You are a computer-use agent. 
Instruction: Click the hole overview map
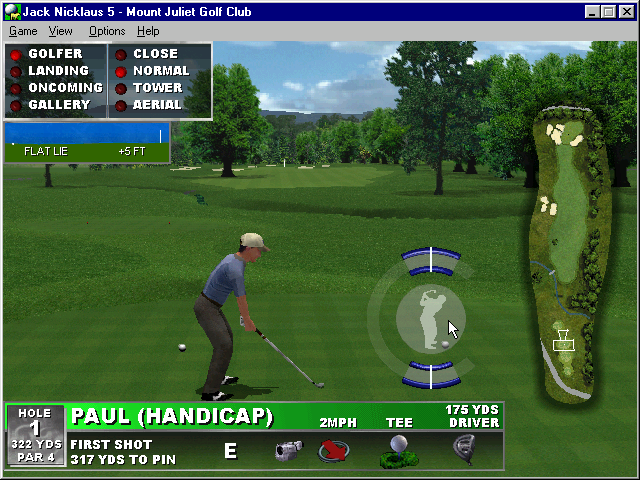coord(567,250)
